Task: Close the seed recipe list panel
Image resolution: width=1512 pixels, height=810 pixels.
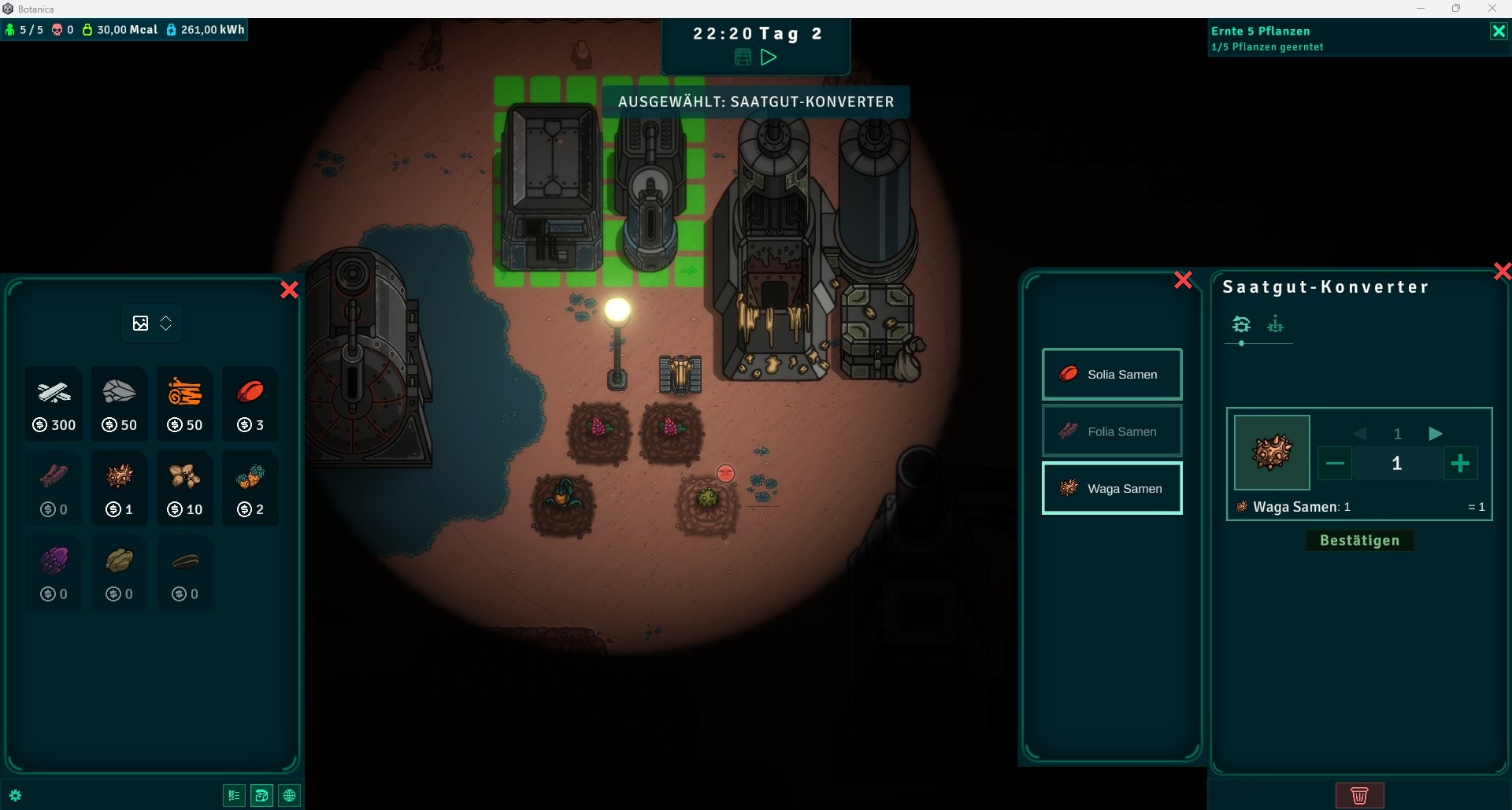Action: (x=1183, y=280)
